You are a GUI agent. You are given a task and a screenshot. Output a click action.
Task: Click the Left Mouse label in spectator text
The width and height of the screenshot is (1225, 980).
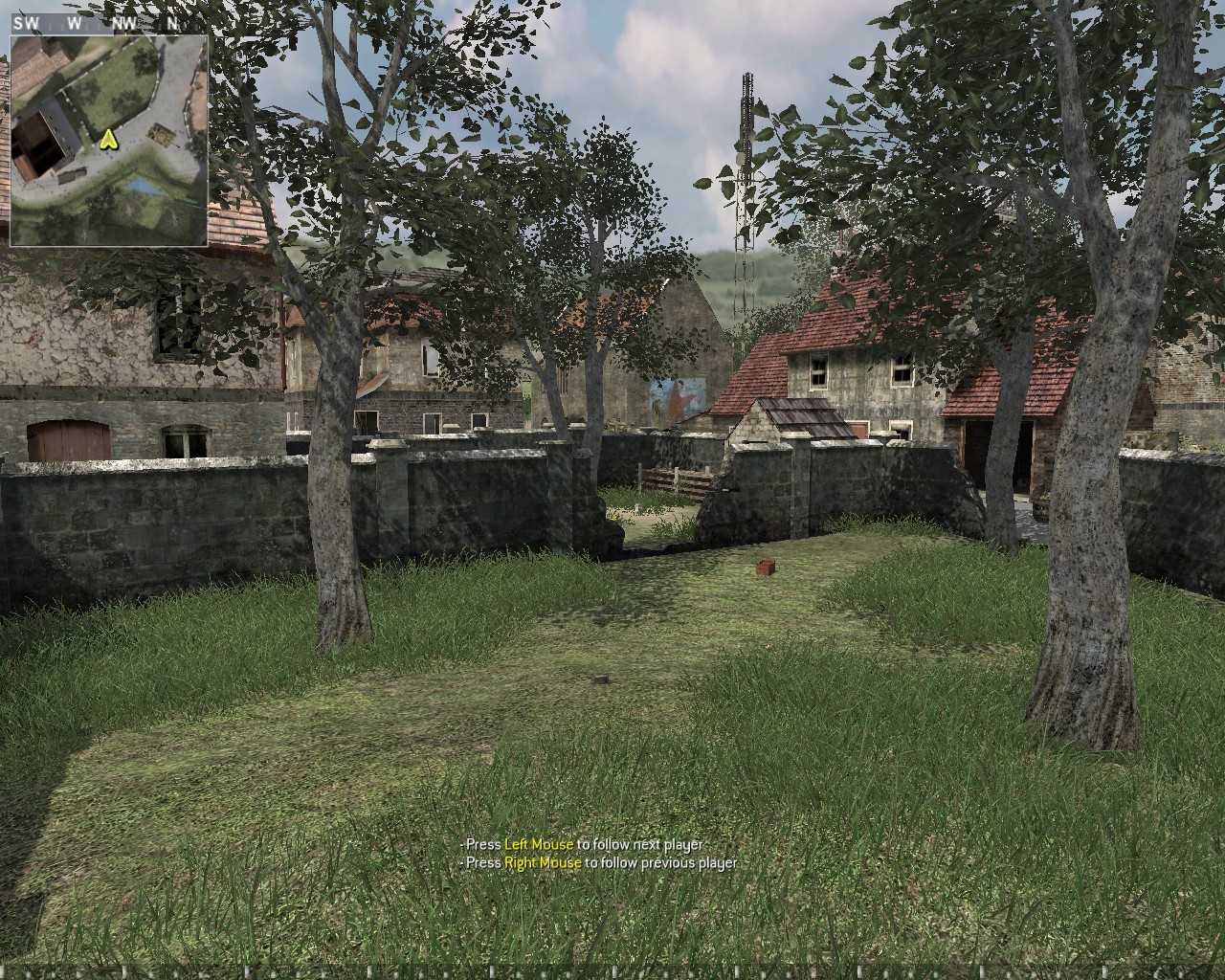click(538, 846)
